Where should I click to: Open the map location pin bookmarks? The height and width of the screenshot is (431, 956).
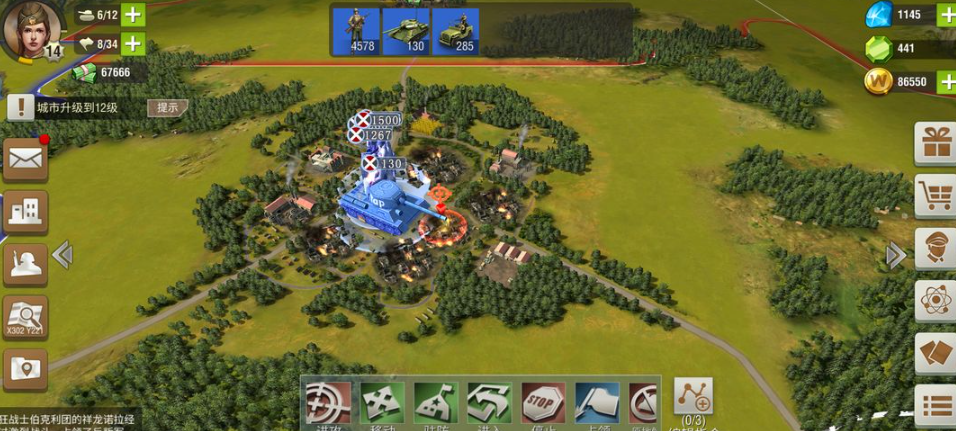click(x=25, y=369)
